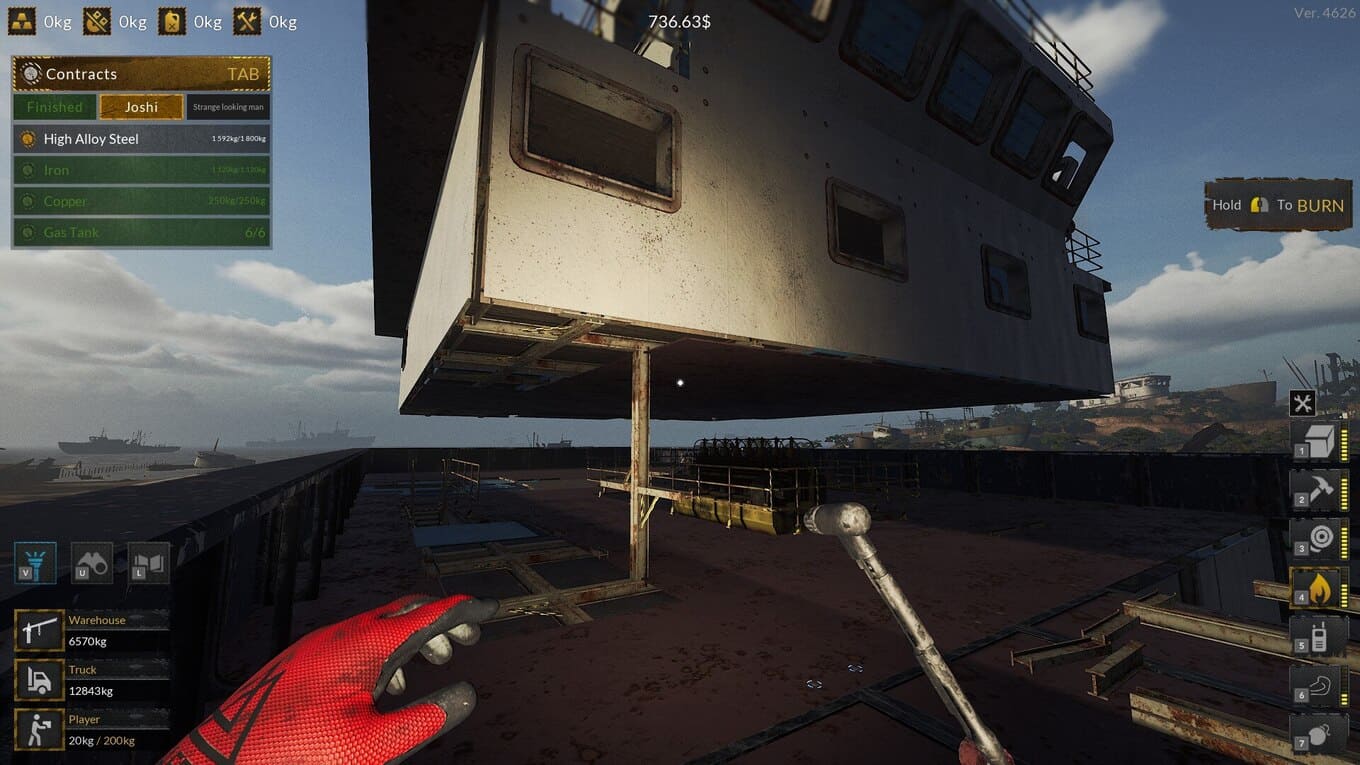The height and width of the screenshot is (765, 1360).
Task: Select the Truck storage icon
Action: point(39,680)
